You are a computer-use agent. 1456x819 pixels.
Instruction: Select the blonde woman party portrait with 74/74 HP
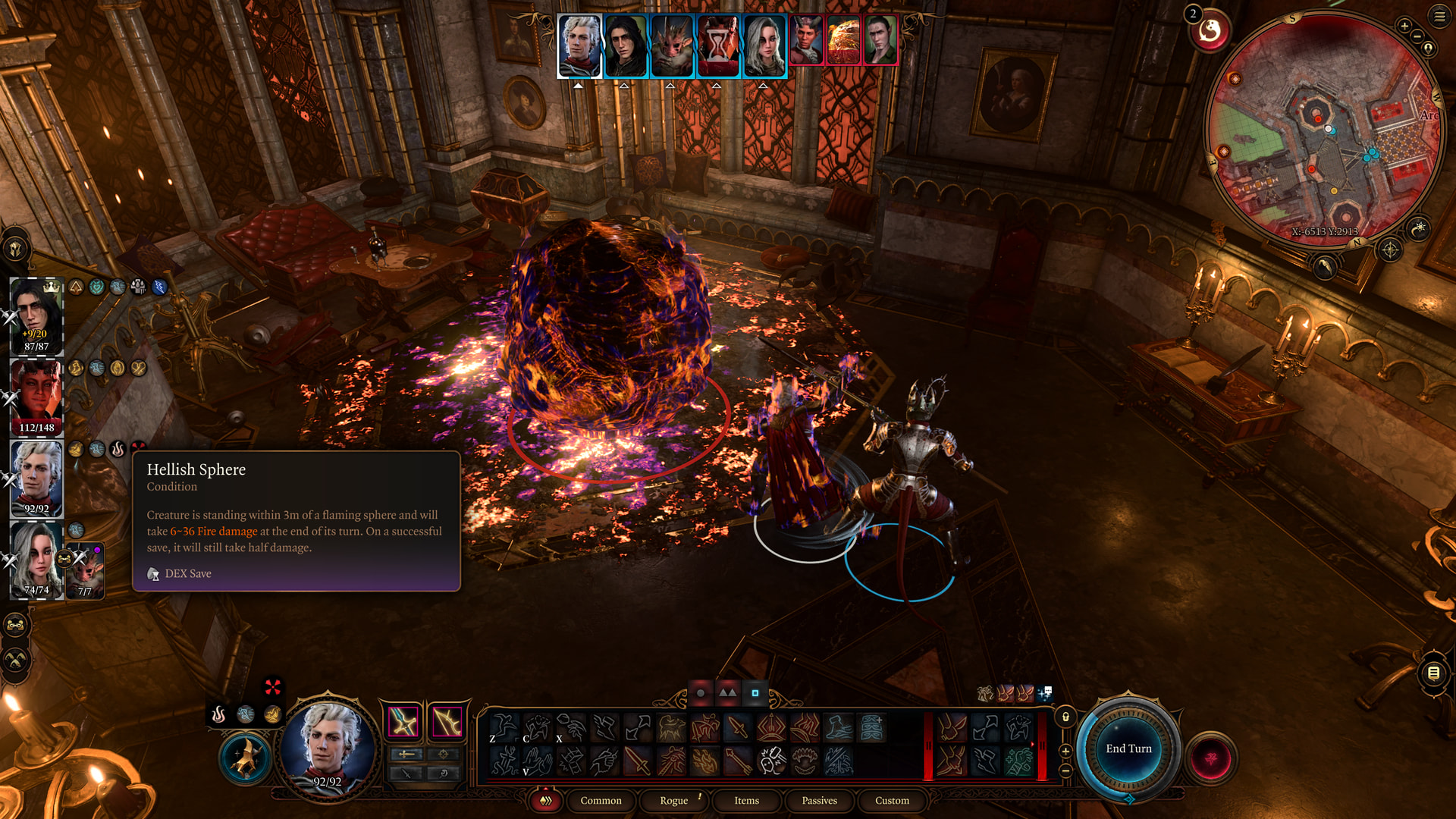35,560
